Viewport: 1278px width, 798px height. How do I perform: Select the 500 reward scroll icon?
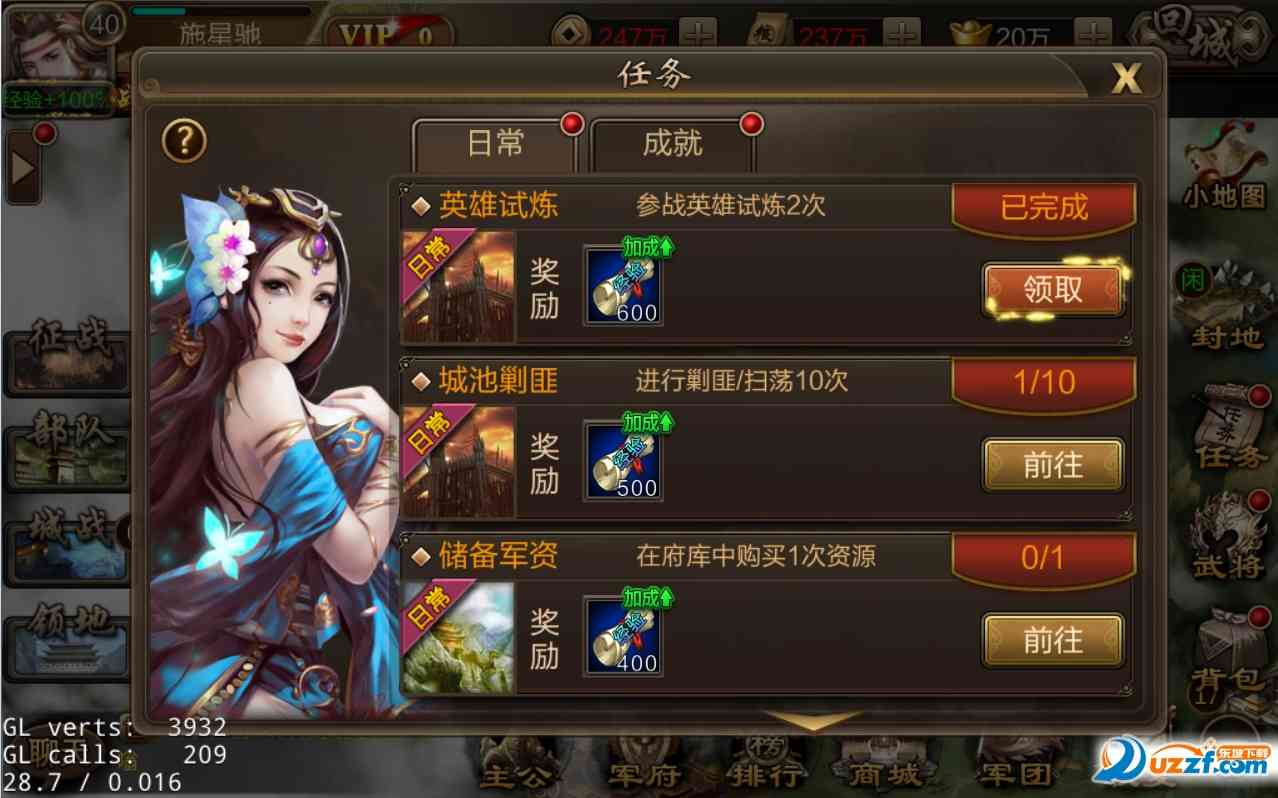[623, 461]
